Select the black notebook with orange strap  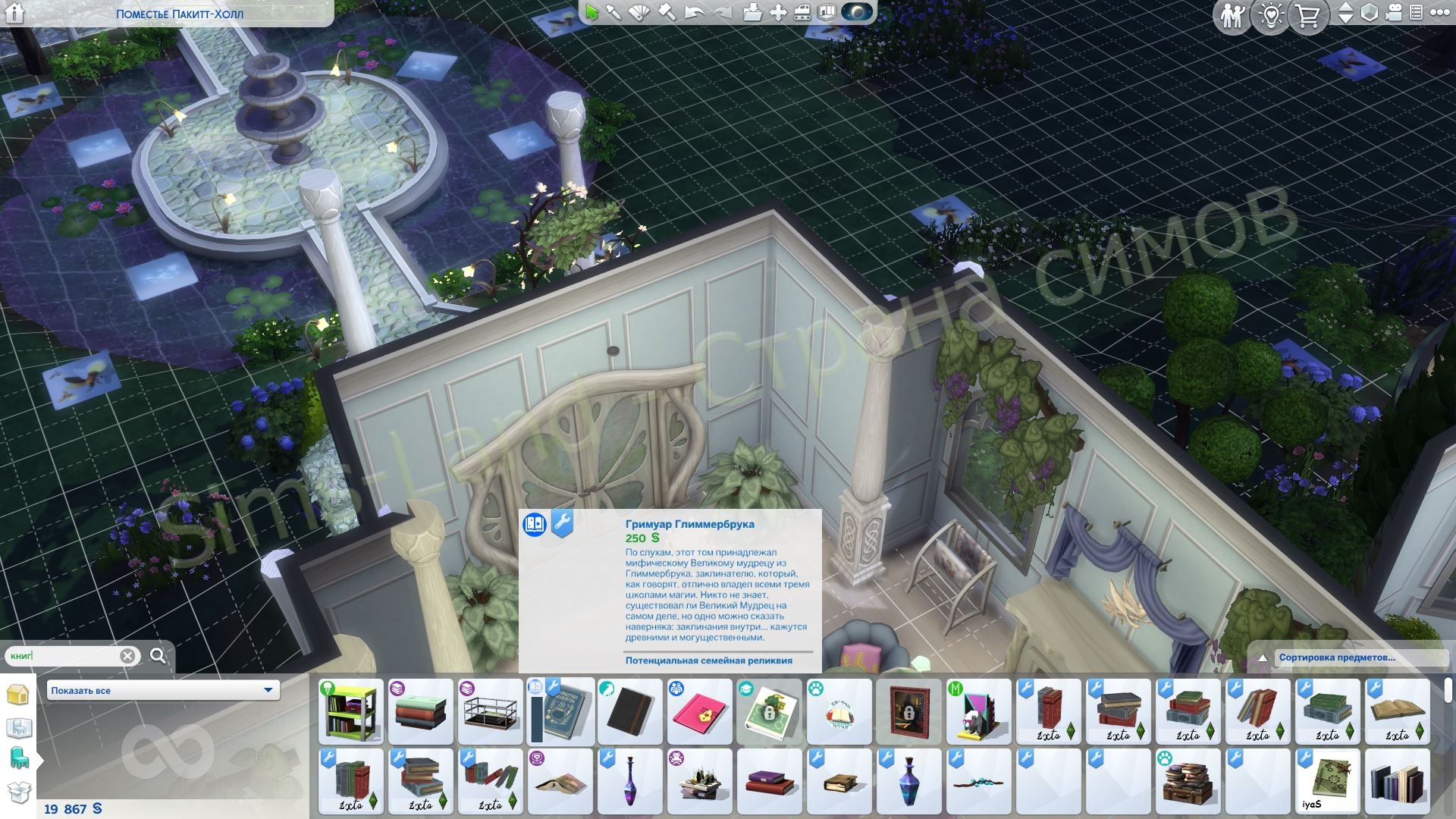tap(630, 712)
